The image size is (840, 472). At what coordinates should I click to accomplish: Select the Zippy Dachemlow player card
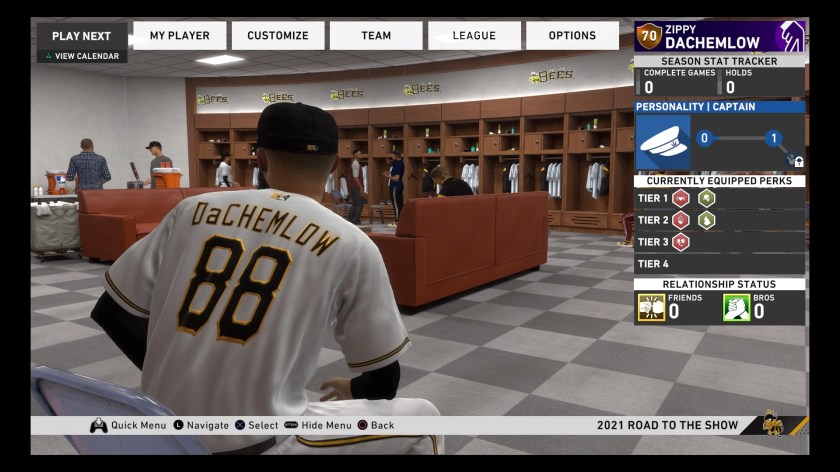[x=720, y=37]
